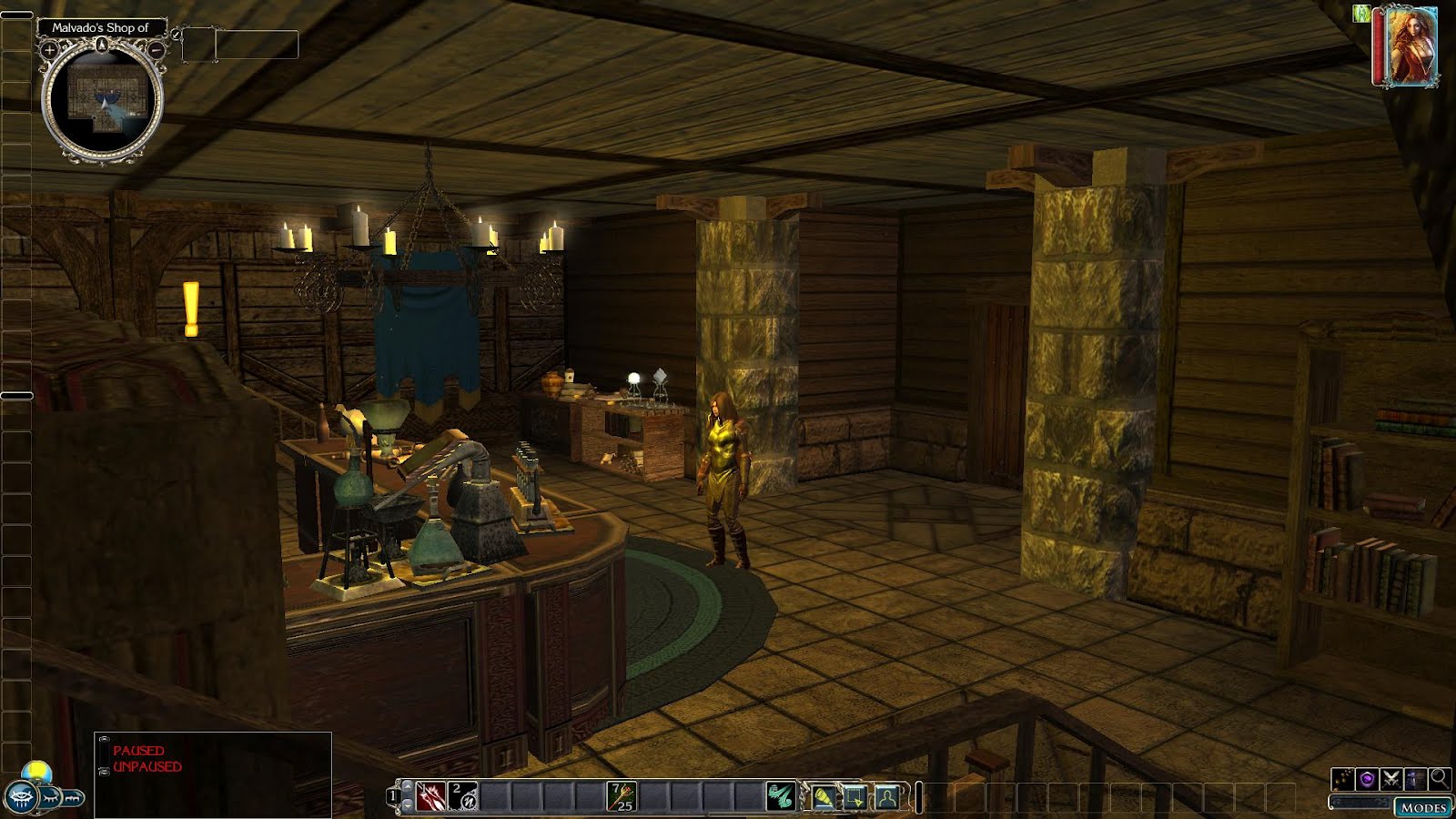Zoom out the minimap with minus button
Viewport: 1456px width, 819px height.
click(x=157, y=51)
